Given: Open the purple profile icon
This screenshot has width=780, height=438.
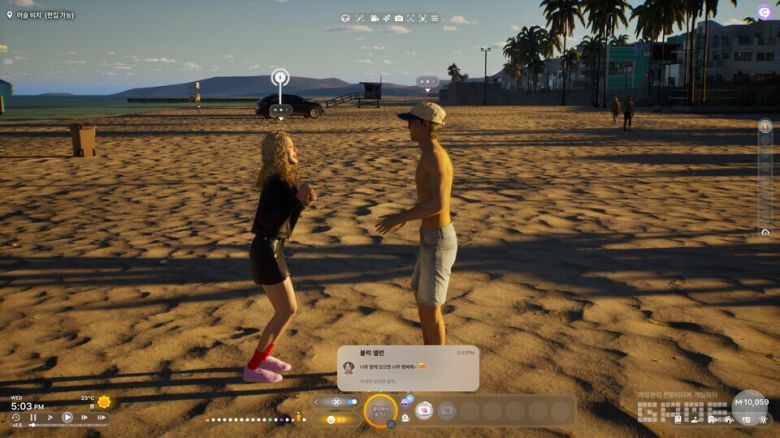Looking at the screenshot, I should coord(765,12).
